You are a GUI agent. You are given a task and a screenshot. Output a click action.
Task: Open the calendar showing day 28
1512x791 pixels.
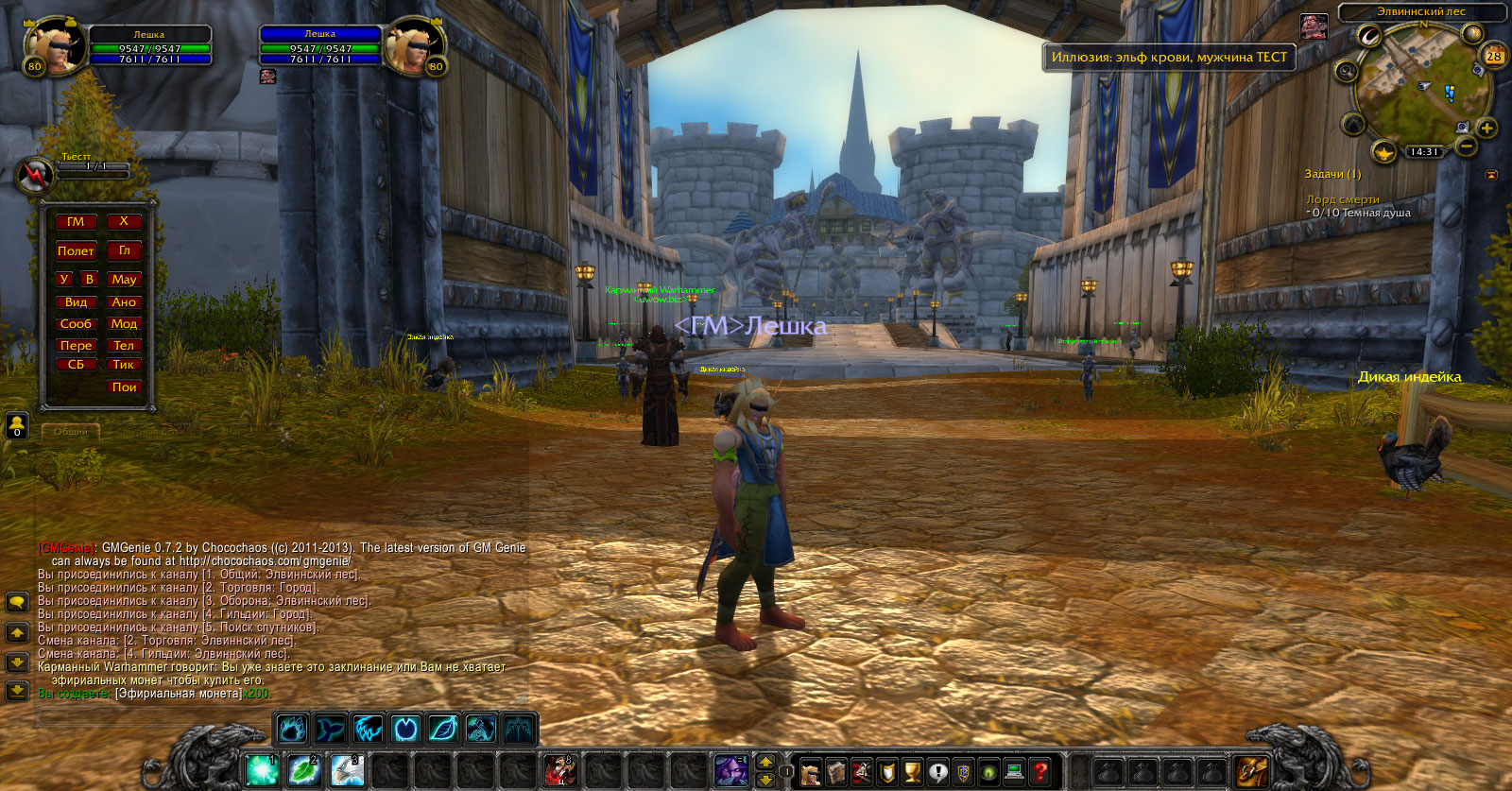pyautogui.click(x=1494, y=56)
